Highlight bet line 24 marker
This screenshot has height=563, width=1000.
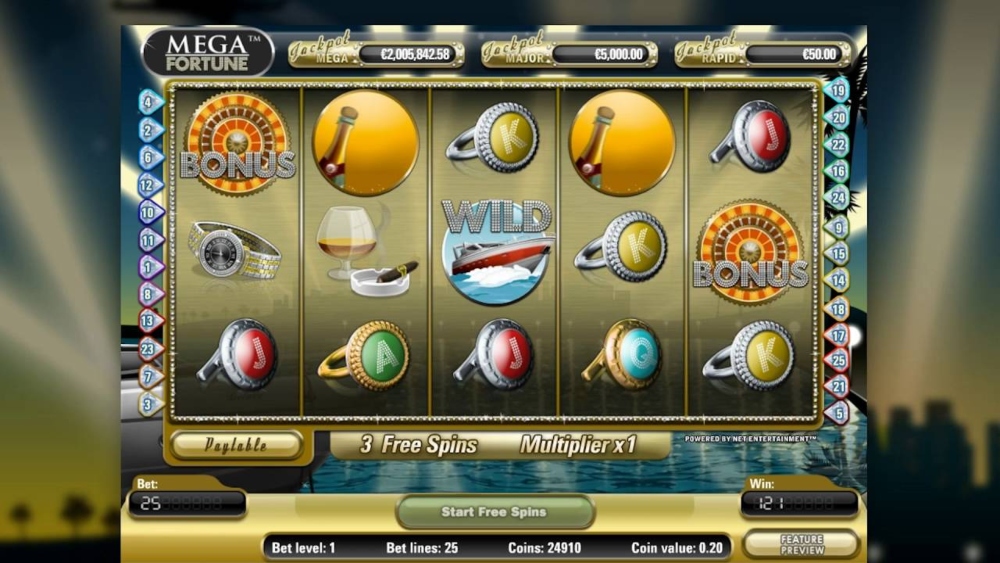pos(838,198)
